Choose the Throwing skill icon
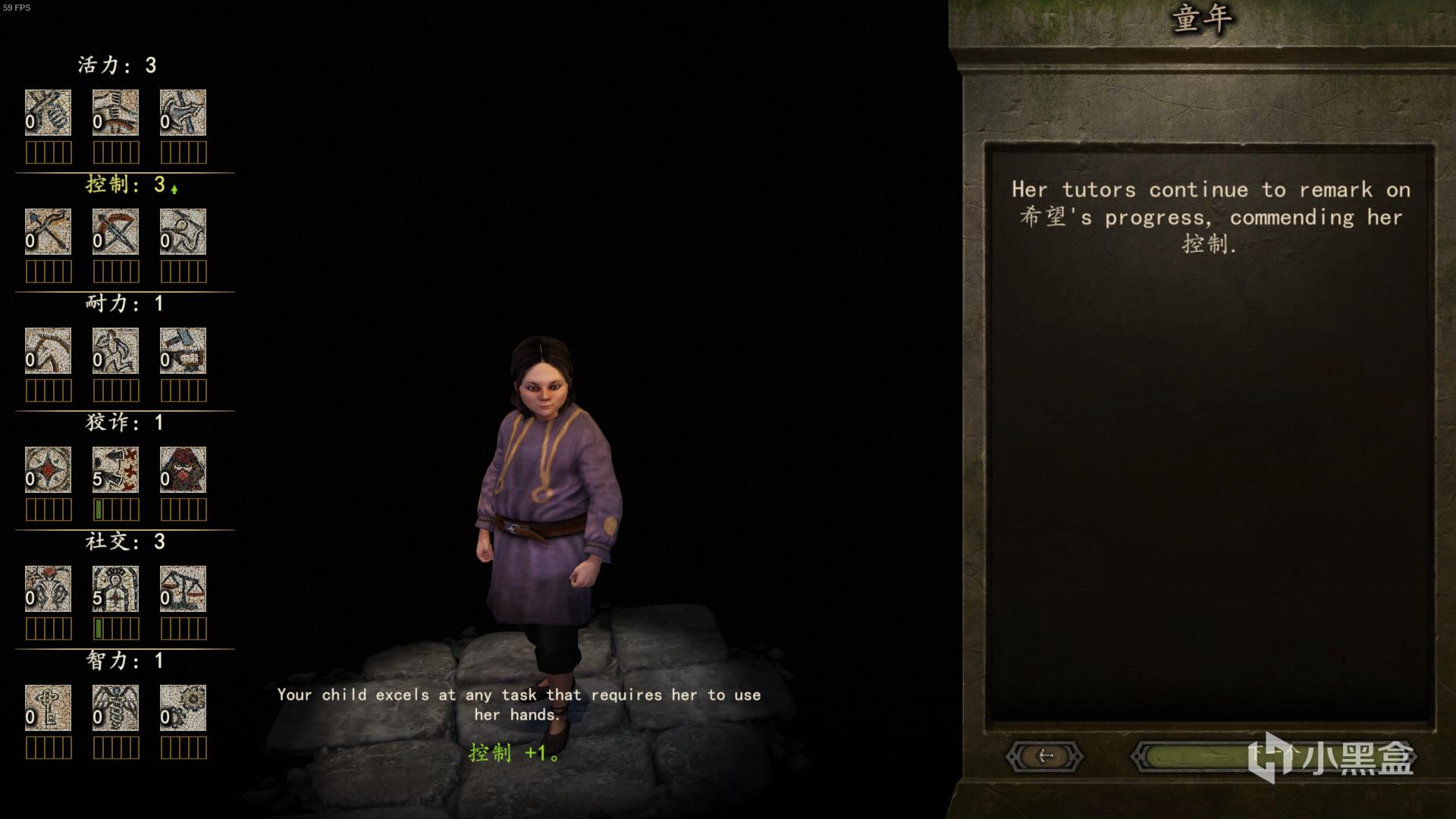 [x=183, y=232]
